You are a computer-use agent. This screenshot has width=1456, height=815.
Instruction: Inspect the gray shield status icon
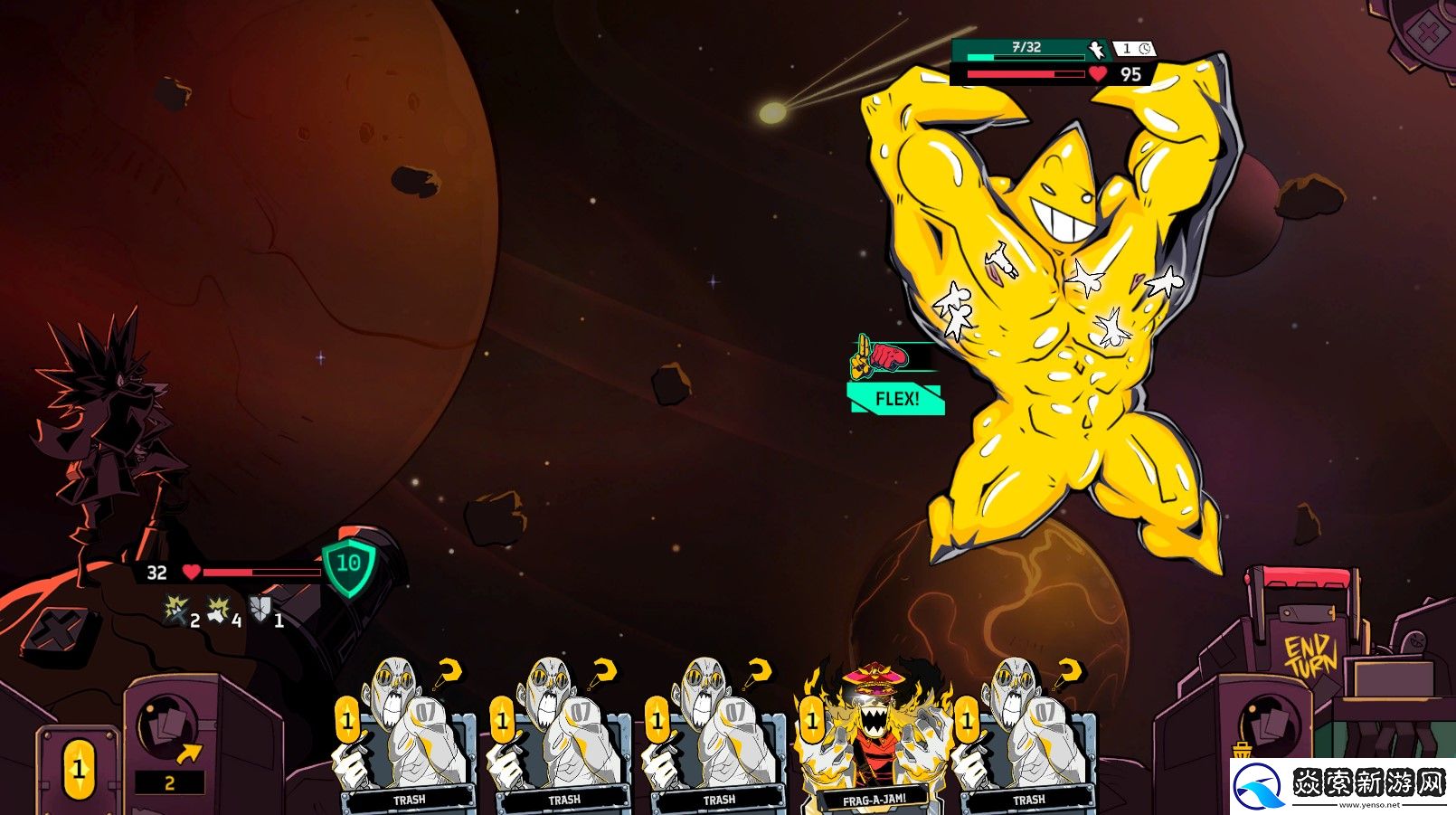point(260,609)
